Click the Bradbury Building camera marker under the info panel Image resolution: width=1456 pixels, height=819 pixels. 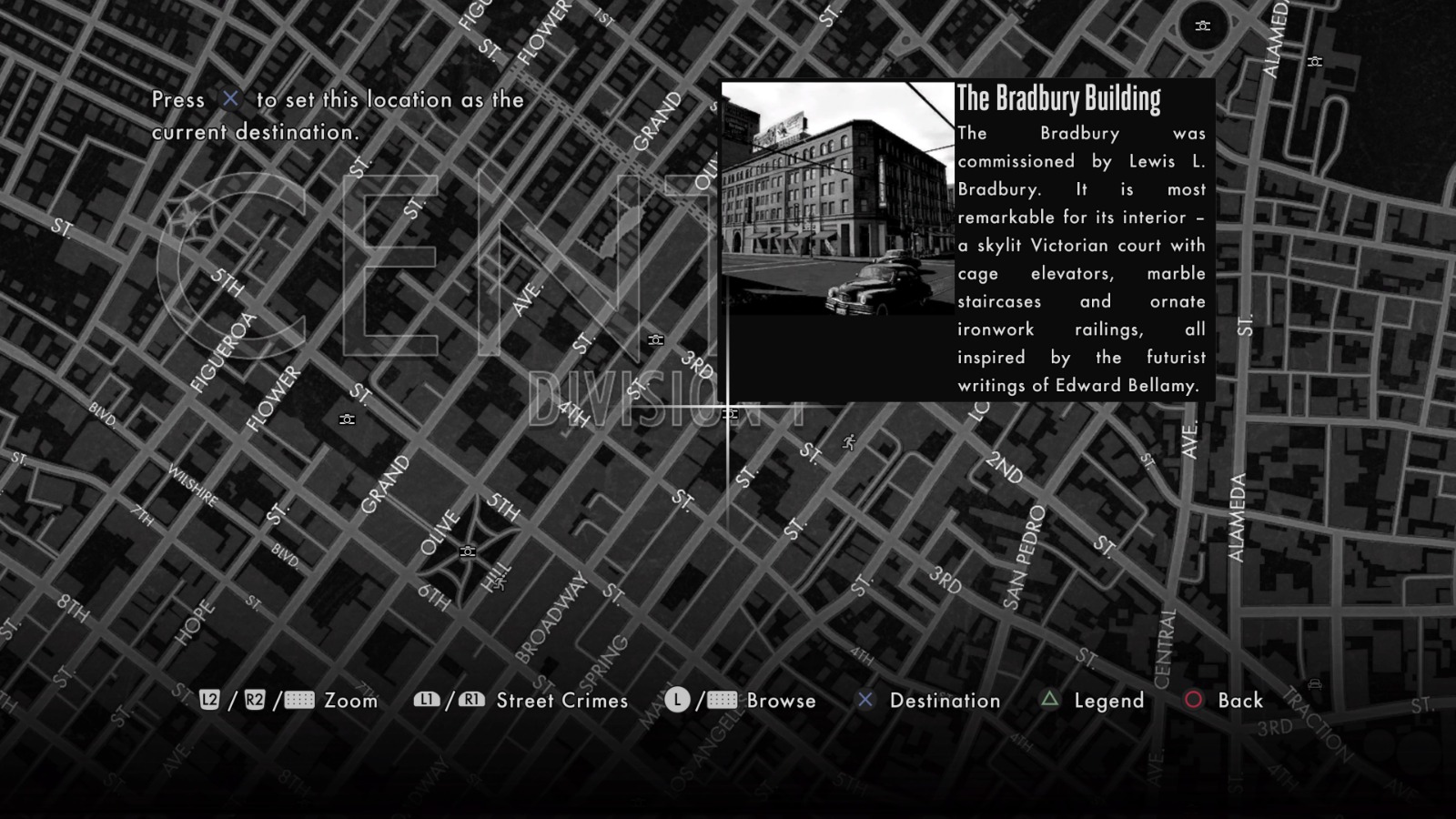pyautogui.click(x=728, y=412)
